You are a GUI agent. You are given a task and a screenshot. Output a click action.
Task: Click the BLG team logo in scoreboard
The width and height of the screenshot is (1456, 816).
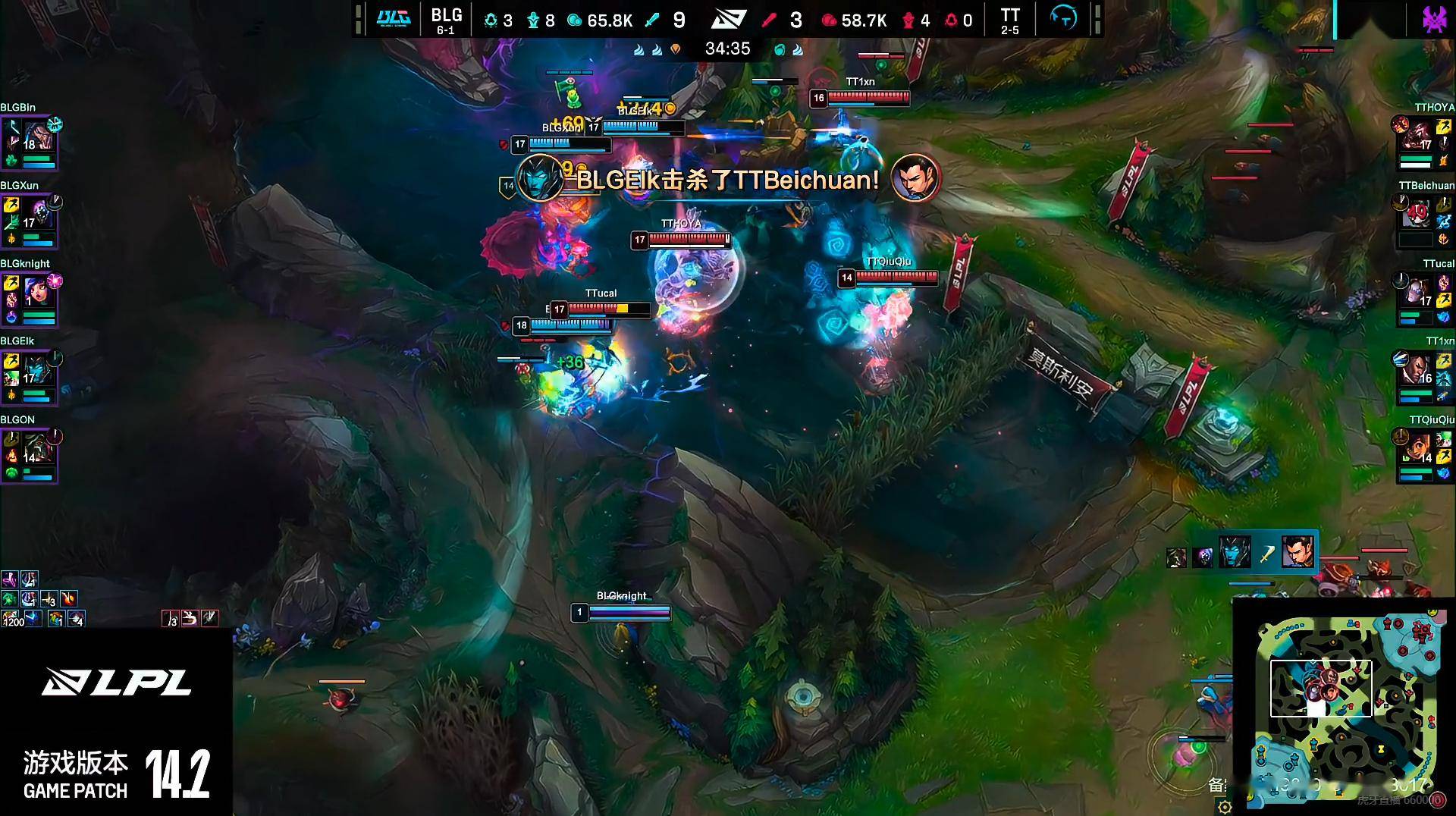coord(394,18)
